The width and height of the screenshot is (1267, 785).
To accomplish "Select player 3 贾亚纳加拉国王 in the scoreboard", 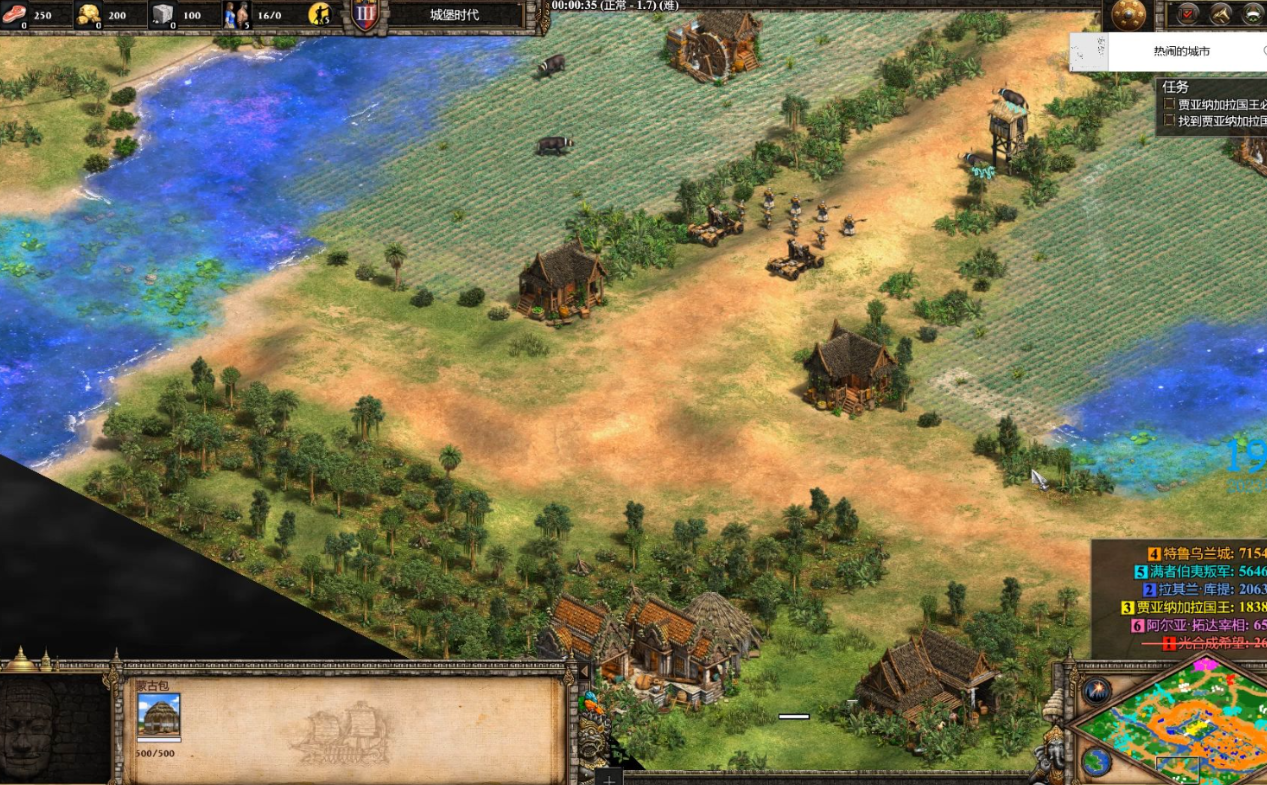I will 1195,607.
